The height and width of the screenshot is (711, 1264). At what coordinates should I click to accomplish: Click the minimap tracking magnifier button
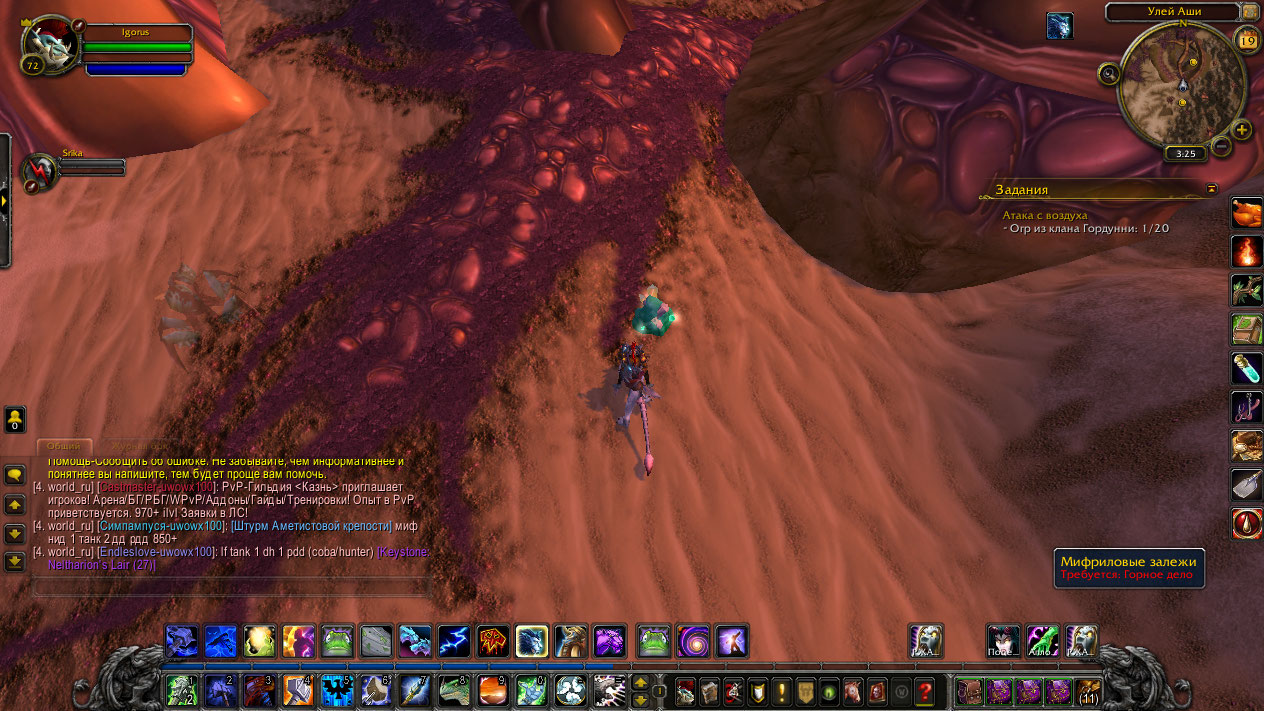(1108, 73)
